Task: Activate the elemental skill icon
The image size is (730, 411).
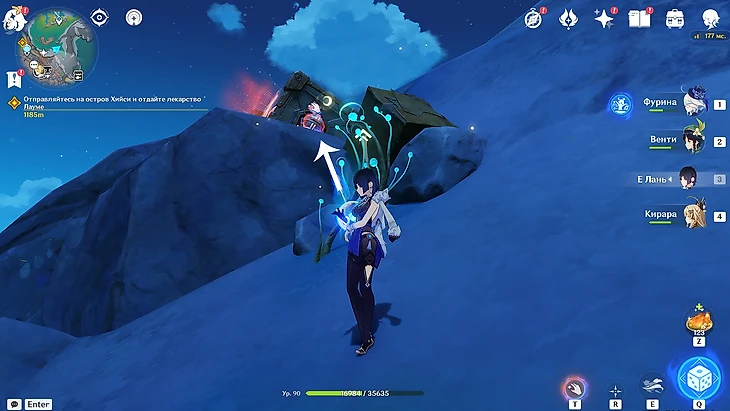Action: [652, 385]
